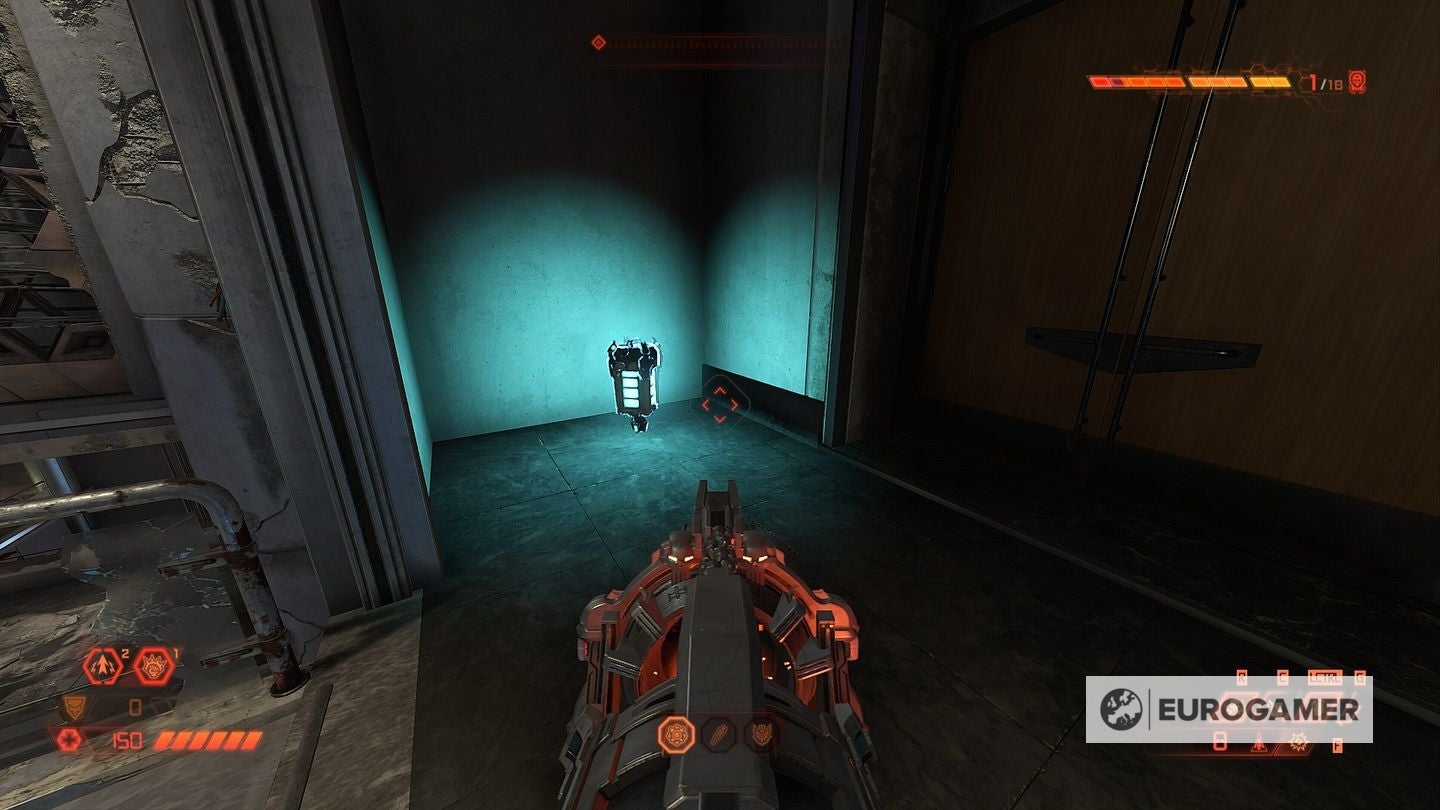Select the health cross icon
Screen dimensions: 1440x810
coord(70,738)
